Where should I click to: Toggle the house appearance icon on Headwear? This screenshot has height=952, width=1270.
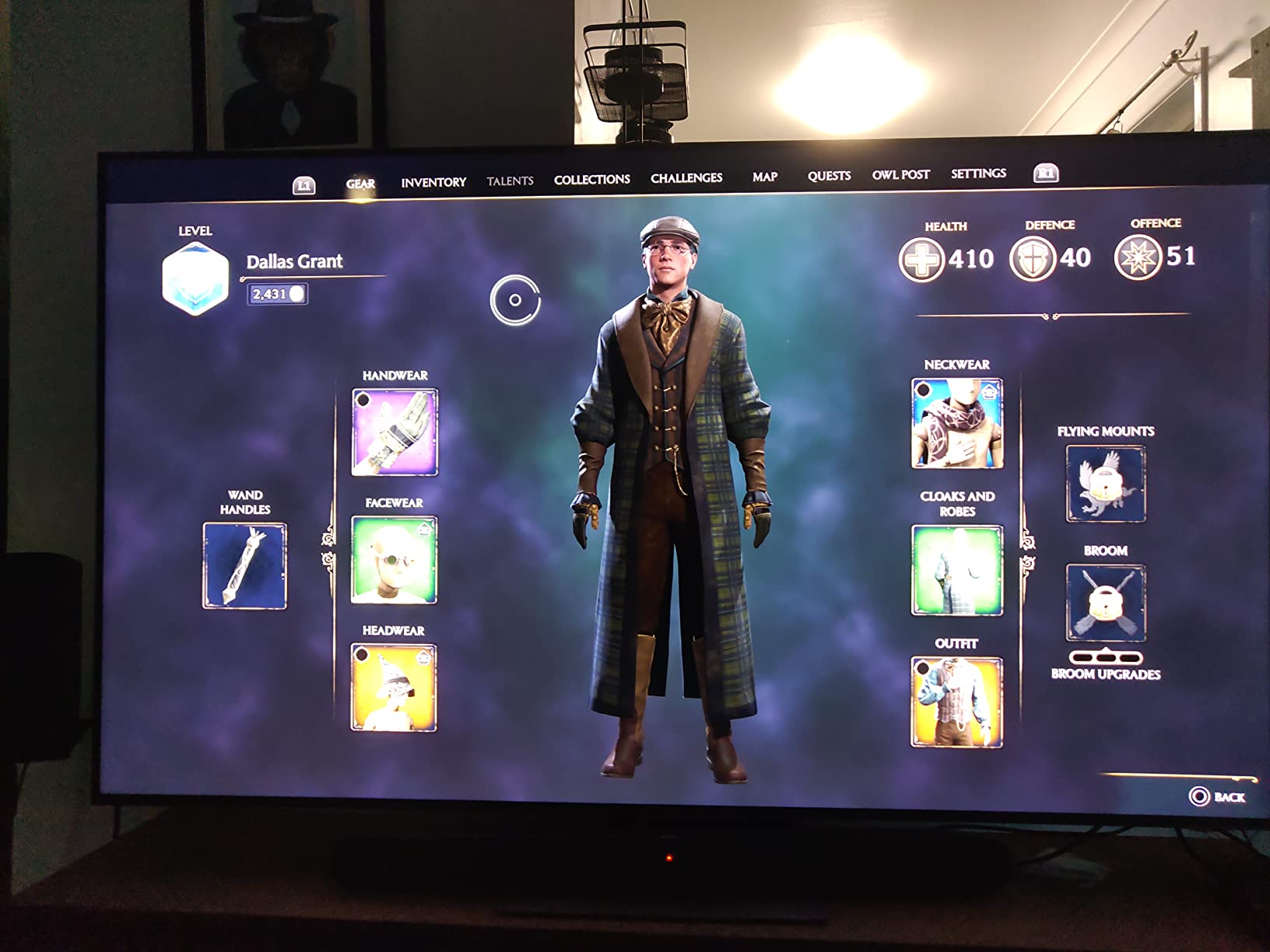coord(425,656)
